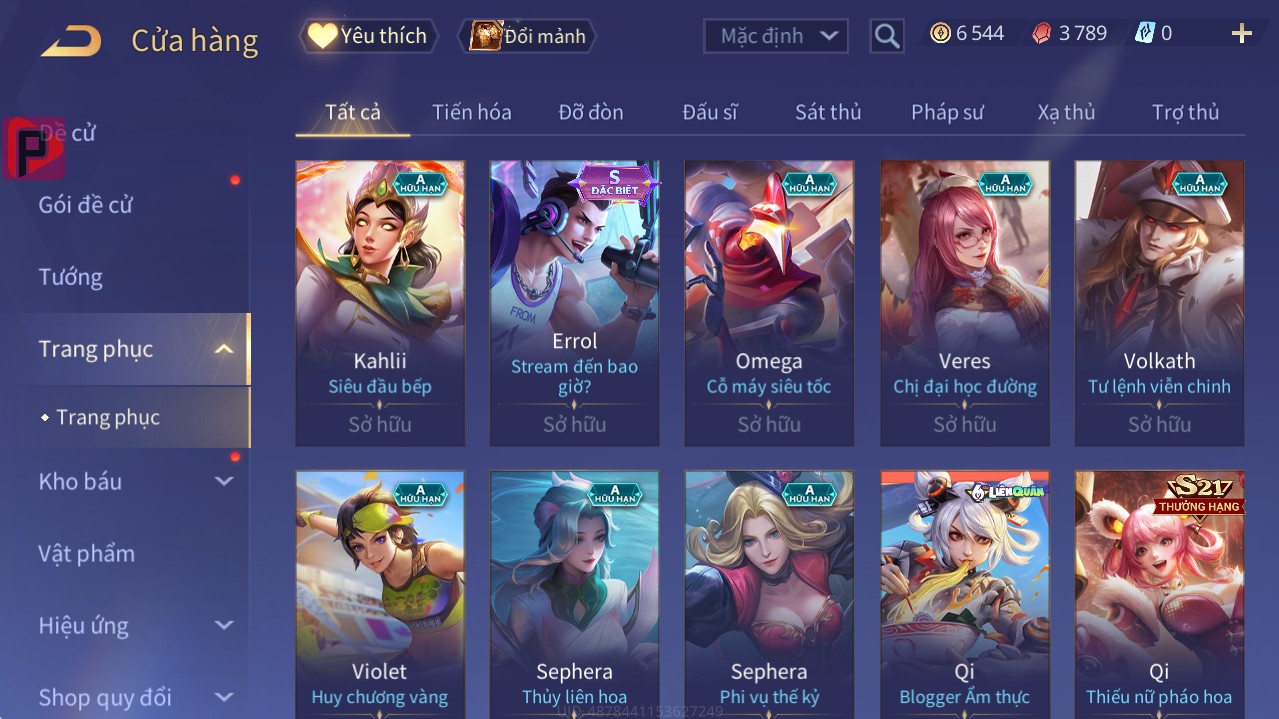Open the Yêu thích favorites list
The image size is (1279, 719).
369,36
